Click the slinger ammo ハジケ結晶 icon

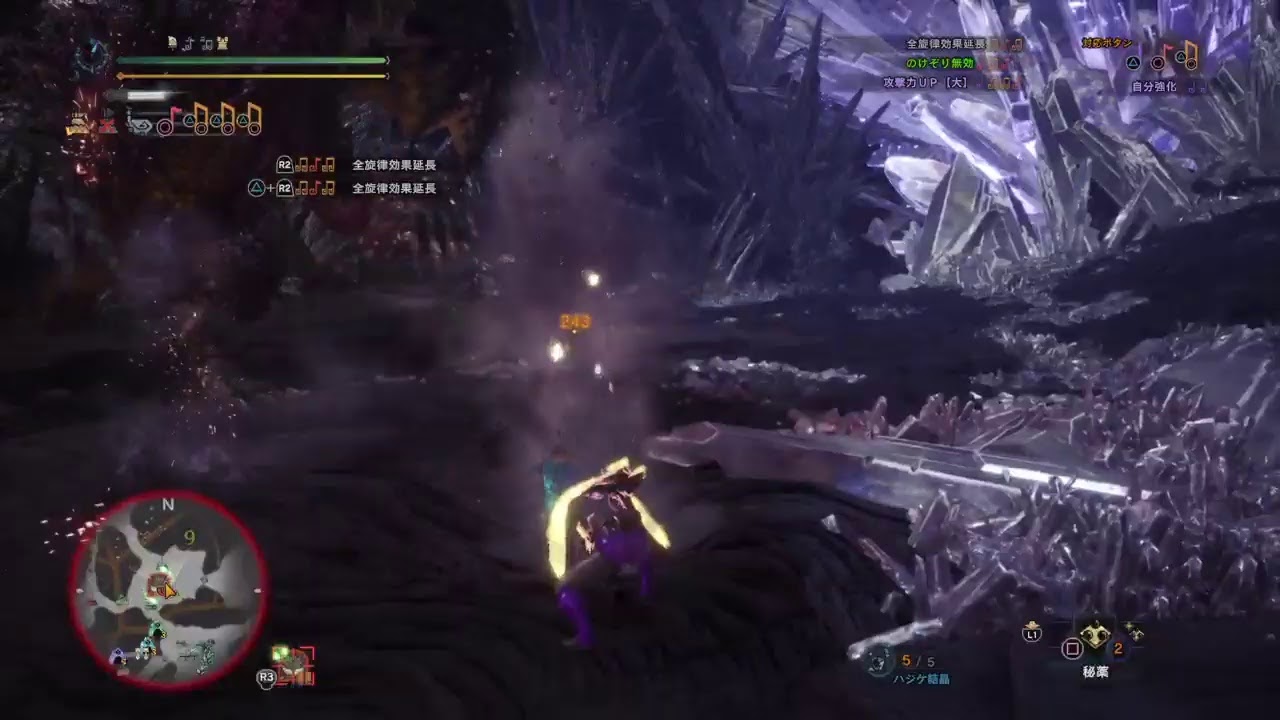tap(878, 662)
